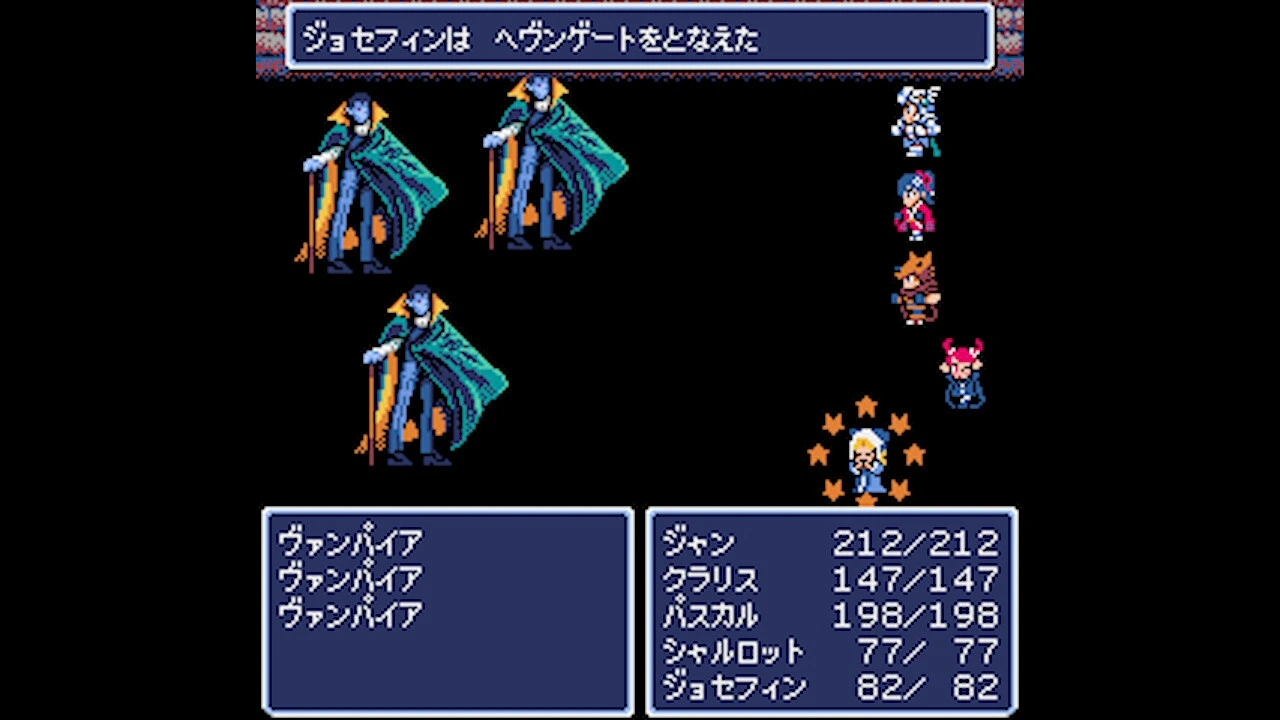
Task: Select the second ヴァンパイア entry
Action: [350, 577]
